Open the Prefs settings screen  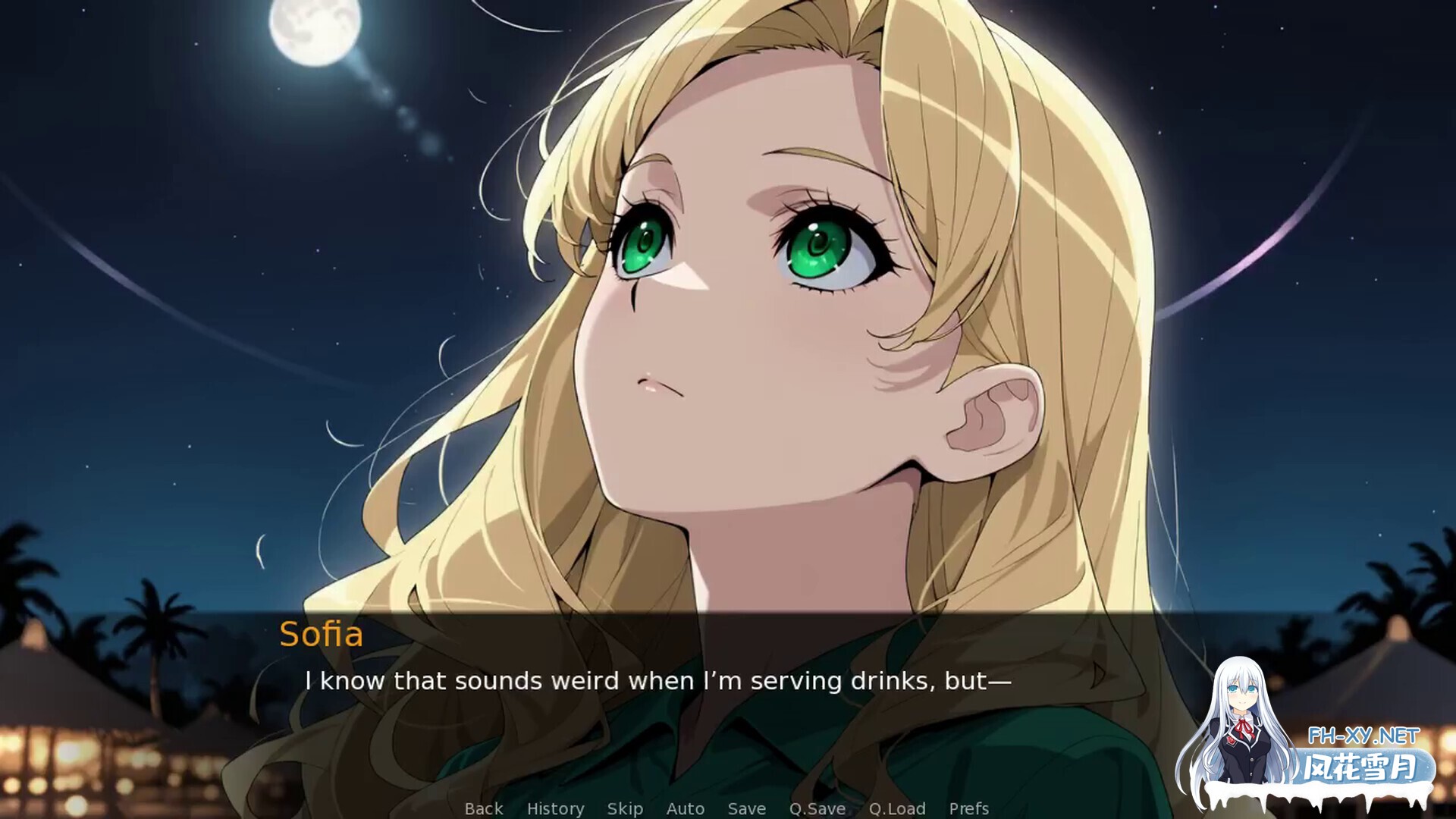[x=968, y=808]
